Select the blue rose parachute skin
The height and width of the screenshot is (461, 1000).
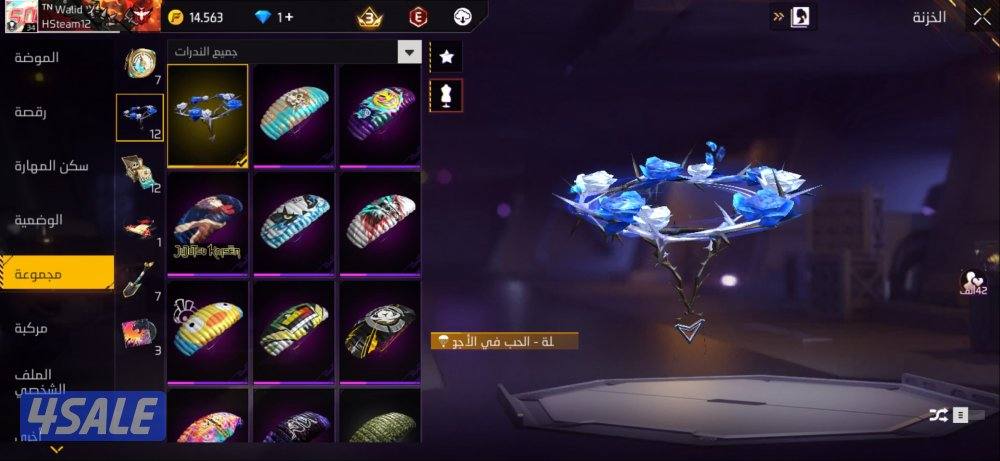(208, 115)
